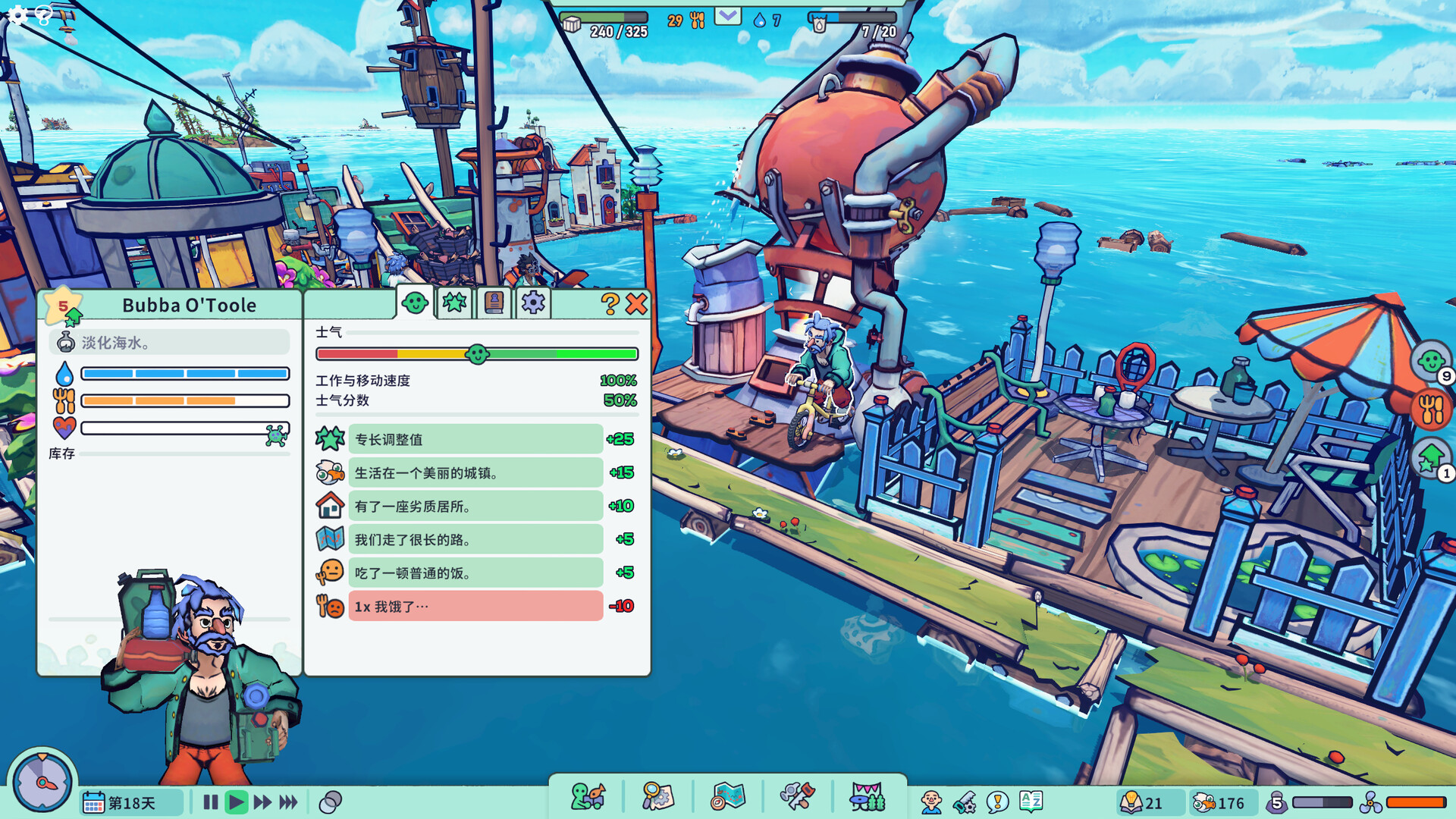Select the research magnifying glass icon
Image resolution: width=1456 pixels, height=819 pixels.
coord(657,797)
